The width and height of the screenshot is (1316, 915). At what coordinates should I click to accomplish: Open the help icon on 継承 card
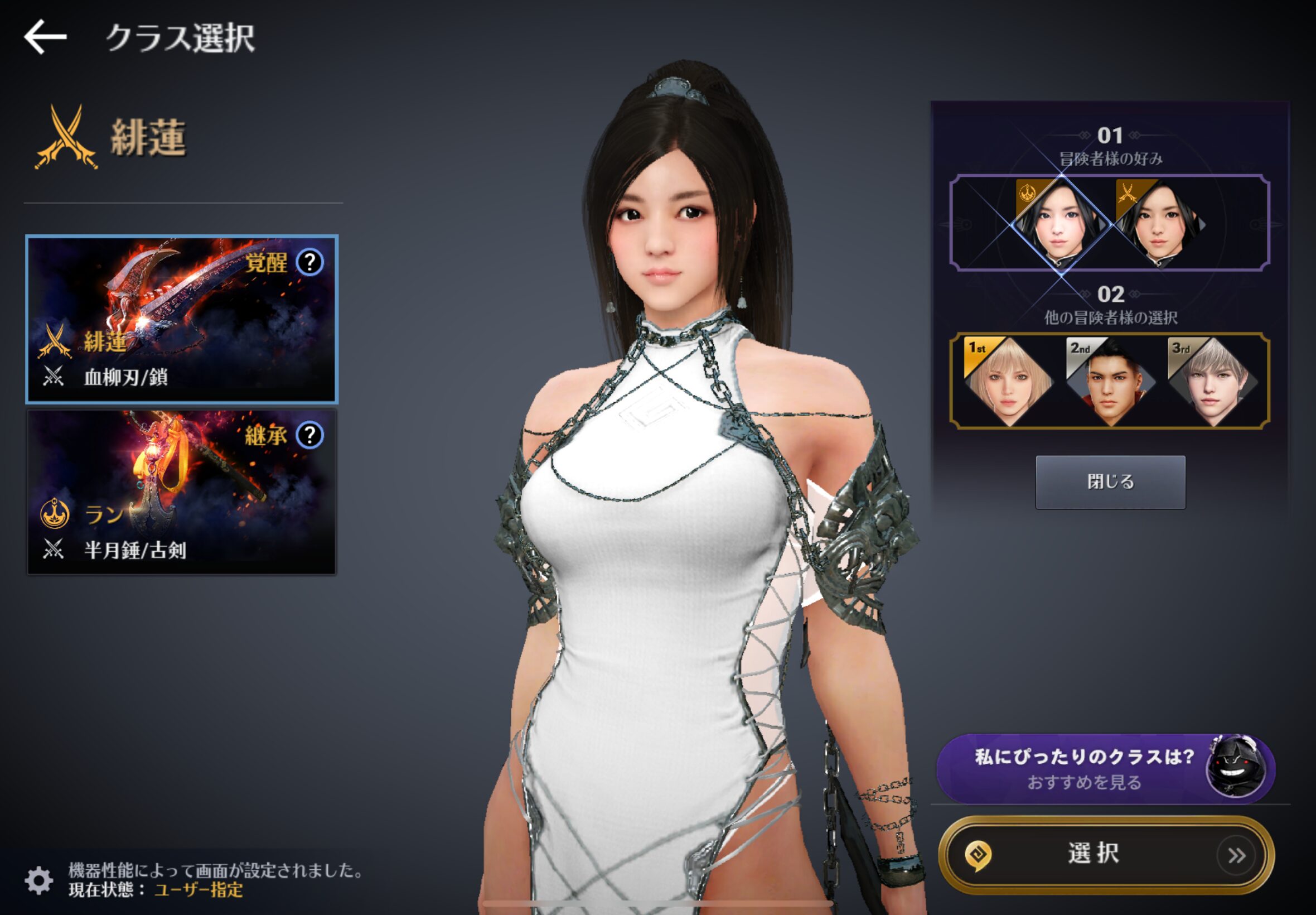pyautogui.click(x=310, y=435)
